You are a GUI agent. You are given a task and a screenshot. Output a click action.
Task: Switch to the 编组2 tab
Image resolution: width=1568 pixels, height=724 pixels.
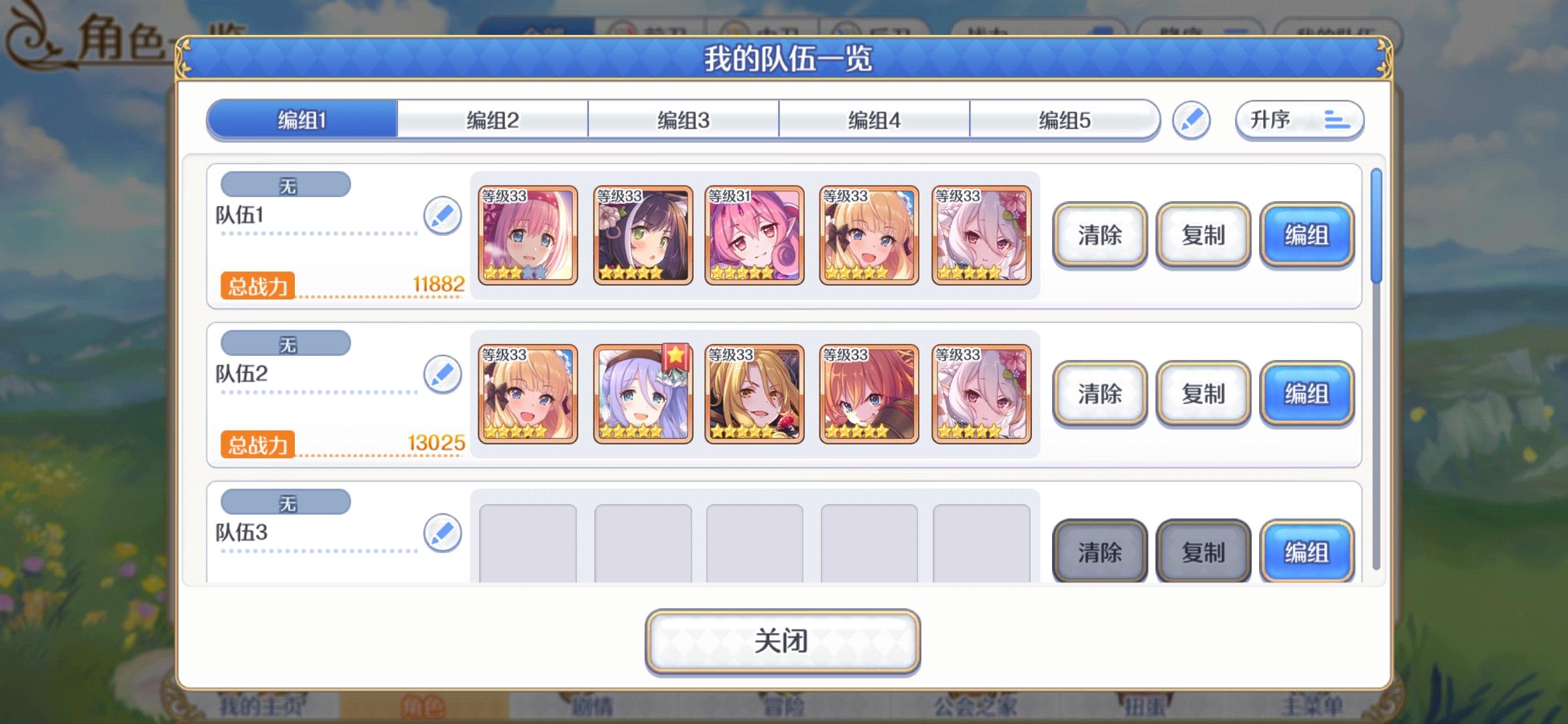pyautogui.click(x=493, y=120)
